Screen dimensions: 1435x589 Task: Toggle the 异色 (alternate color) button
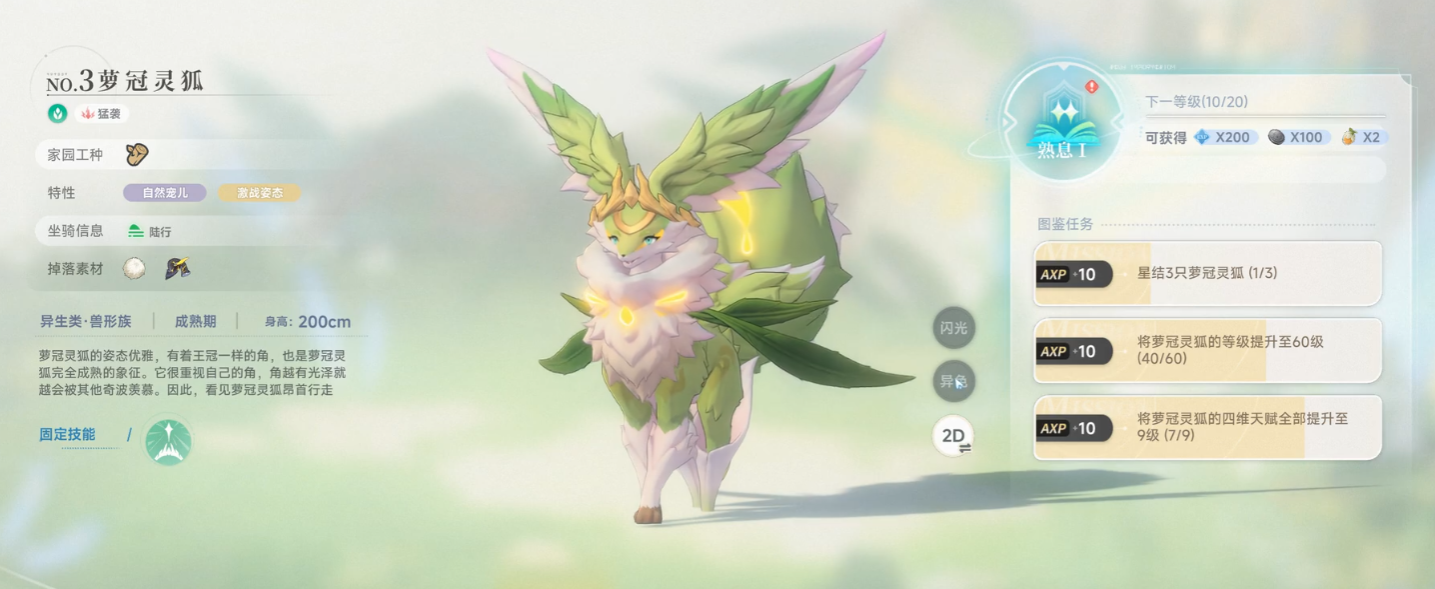953,381
